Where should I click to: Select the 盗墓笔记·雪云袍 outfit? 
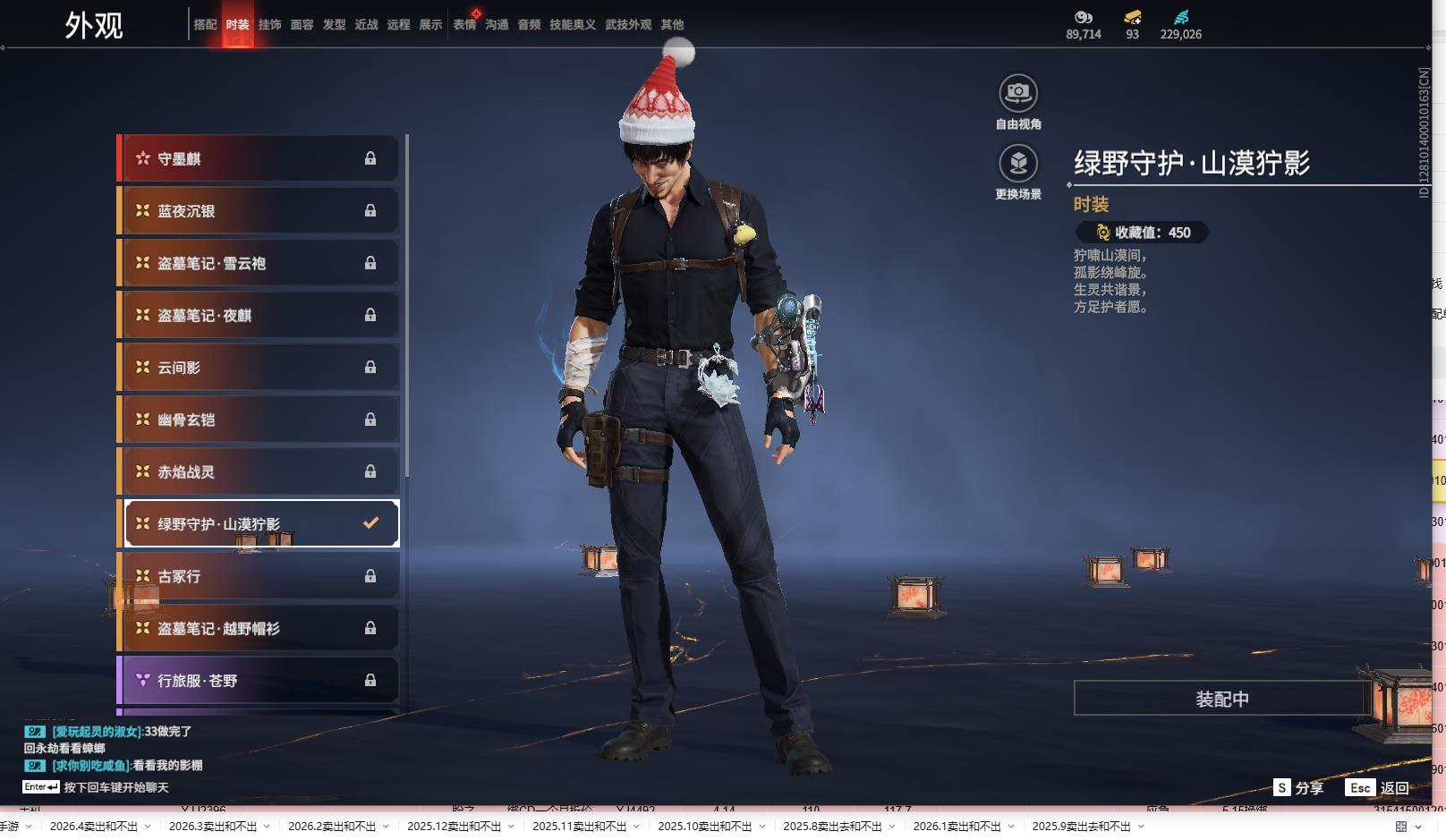click(x=258, y=263)
